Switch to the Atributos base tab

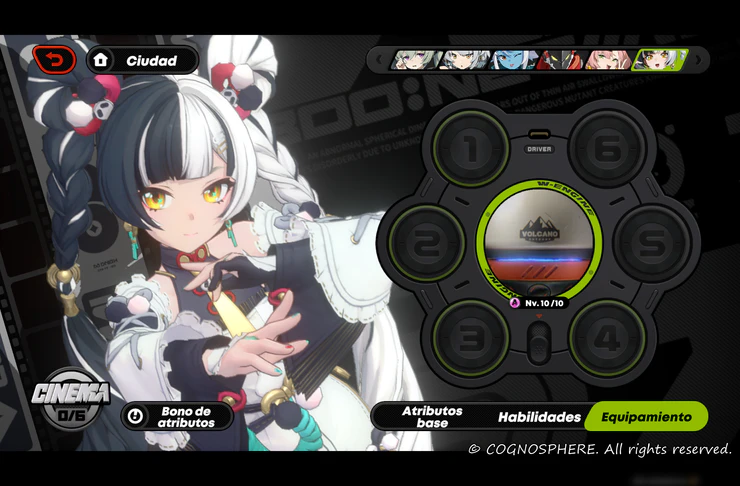(431, 416)
